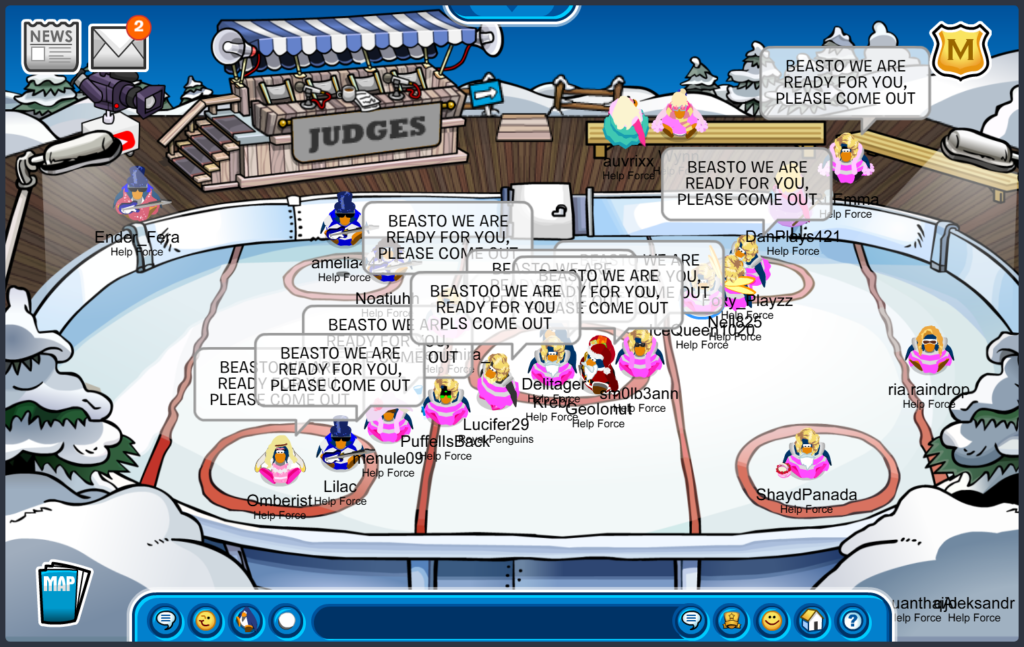Go to your igloo with the house icon
Screen dimensions: 1024x647
[811, 621]
